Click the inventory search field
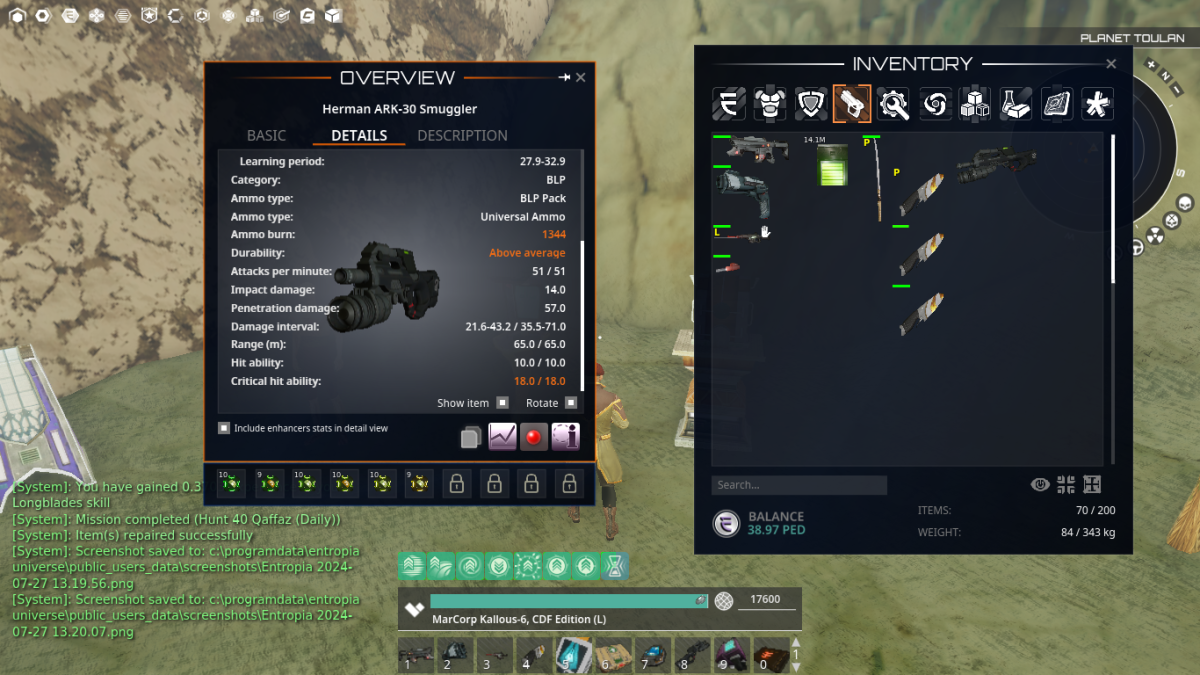 pos(799,485)
